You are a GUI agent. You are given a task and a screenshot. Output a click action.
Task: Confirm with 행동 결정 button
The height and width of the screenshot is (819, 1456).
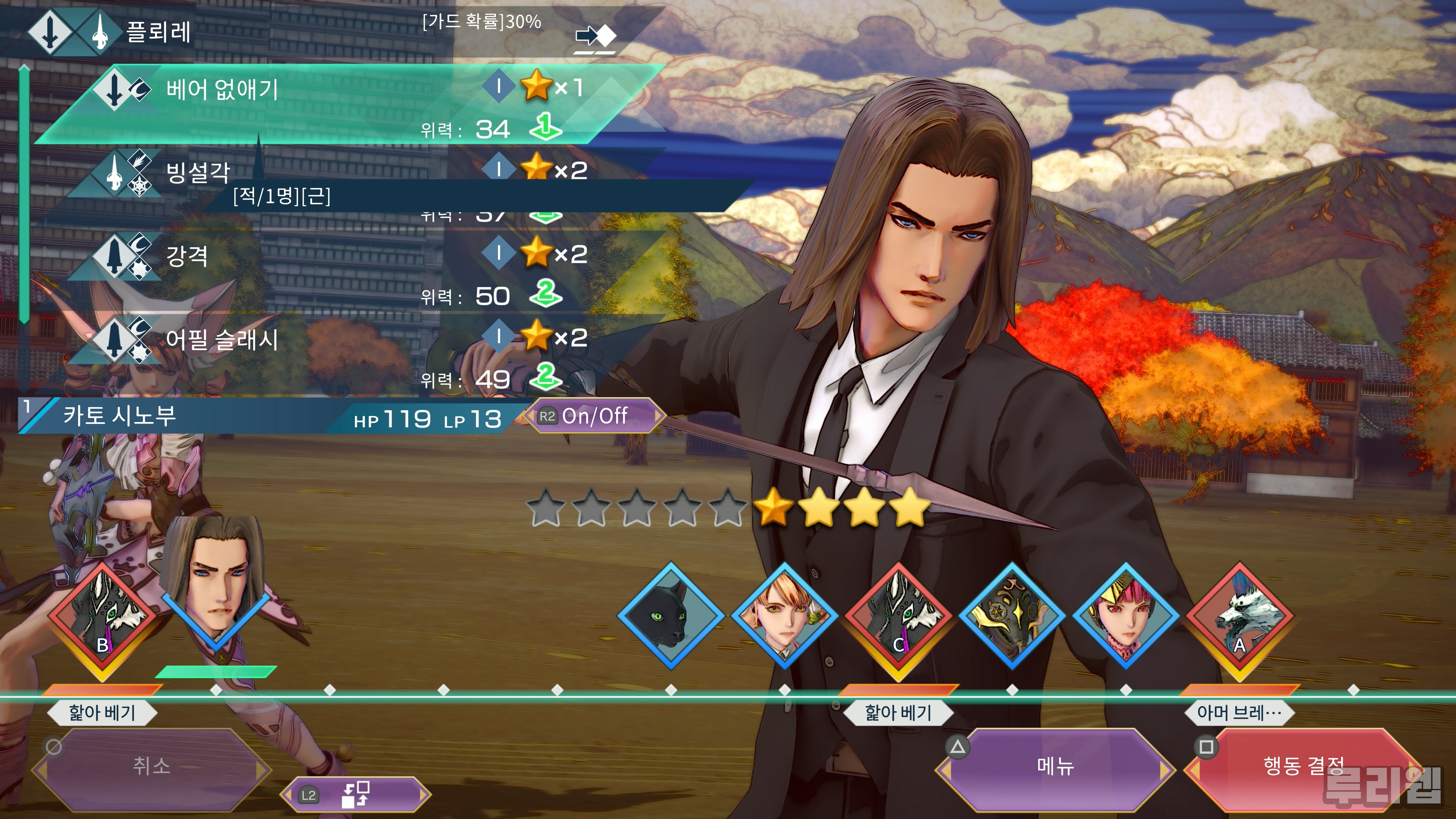[1303, 767]
